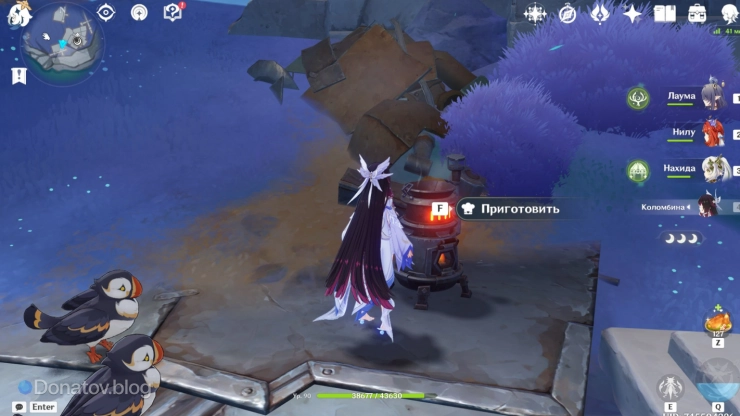Open the circular signal icon beside the eye
The height and width of the screenshot is (416, 740).
pyautogui.click(x=139, y=12)
